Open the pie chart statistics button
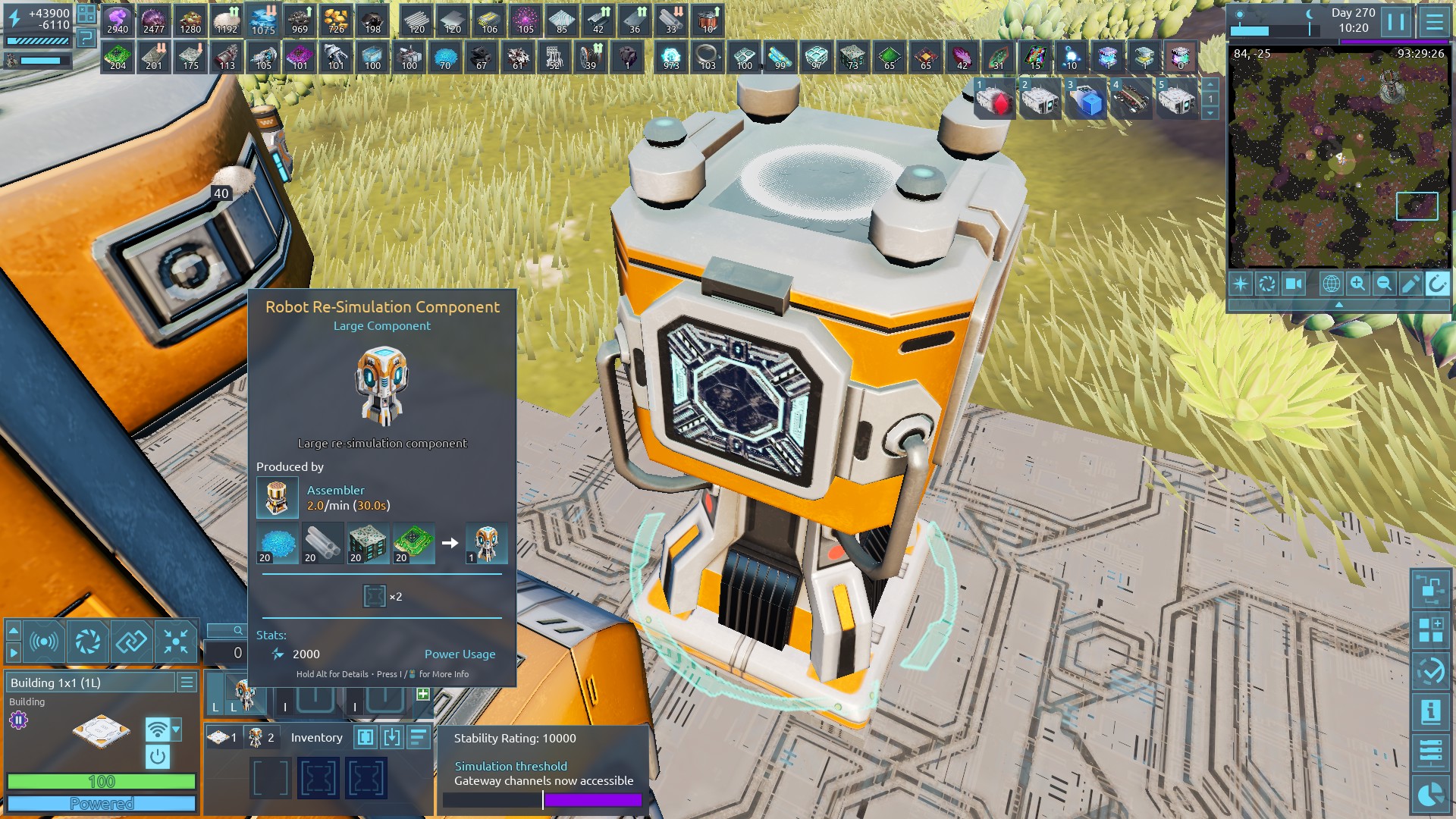This screenshot has width=1456, height=819. coord(1430,794)
